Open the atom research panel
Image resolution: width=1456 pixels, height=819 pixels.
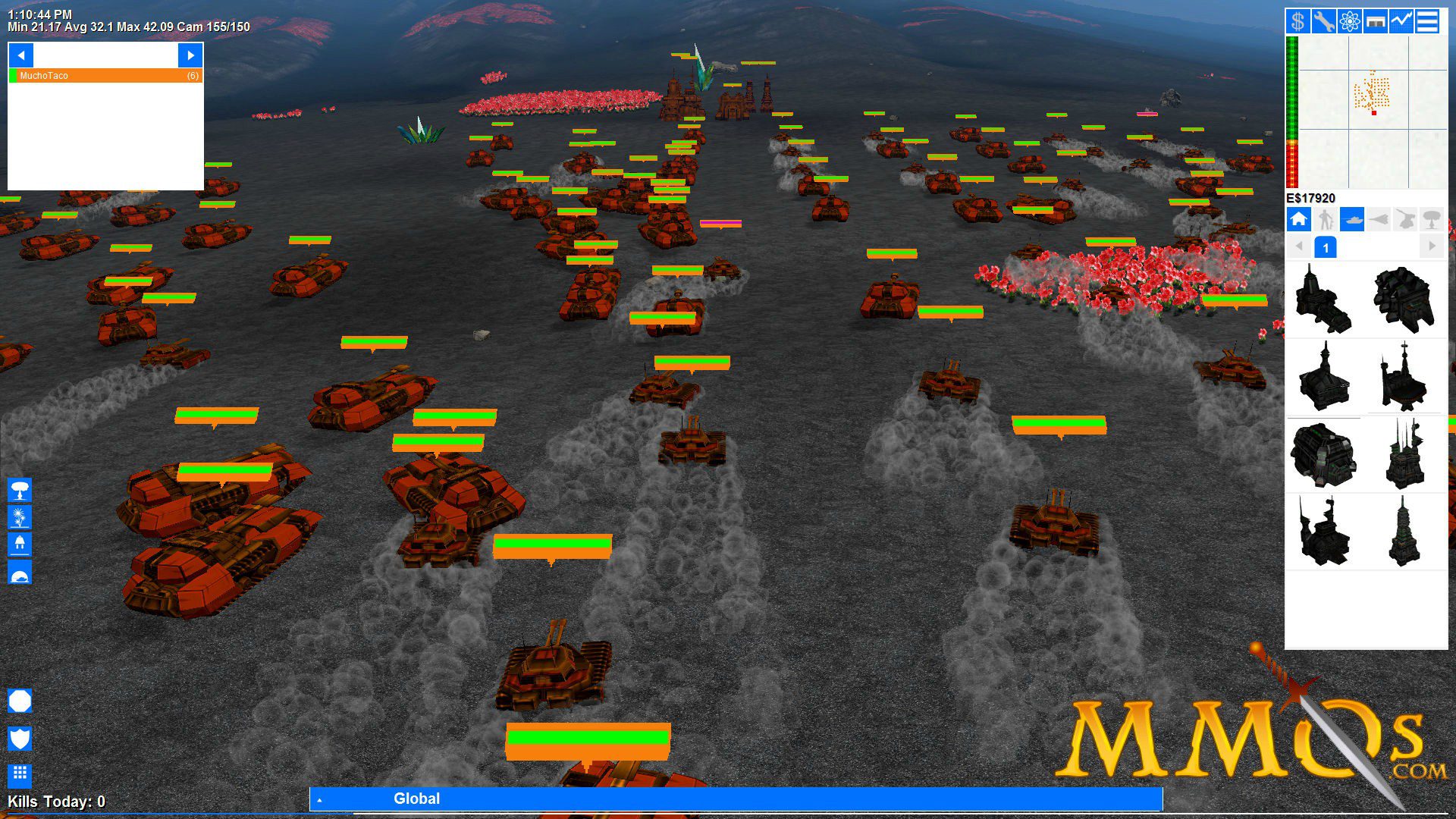(1348, 22)
